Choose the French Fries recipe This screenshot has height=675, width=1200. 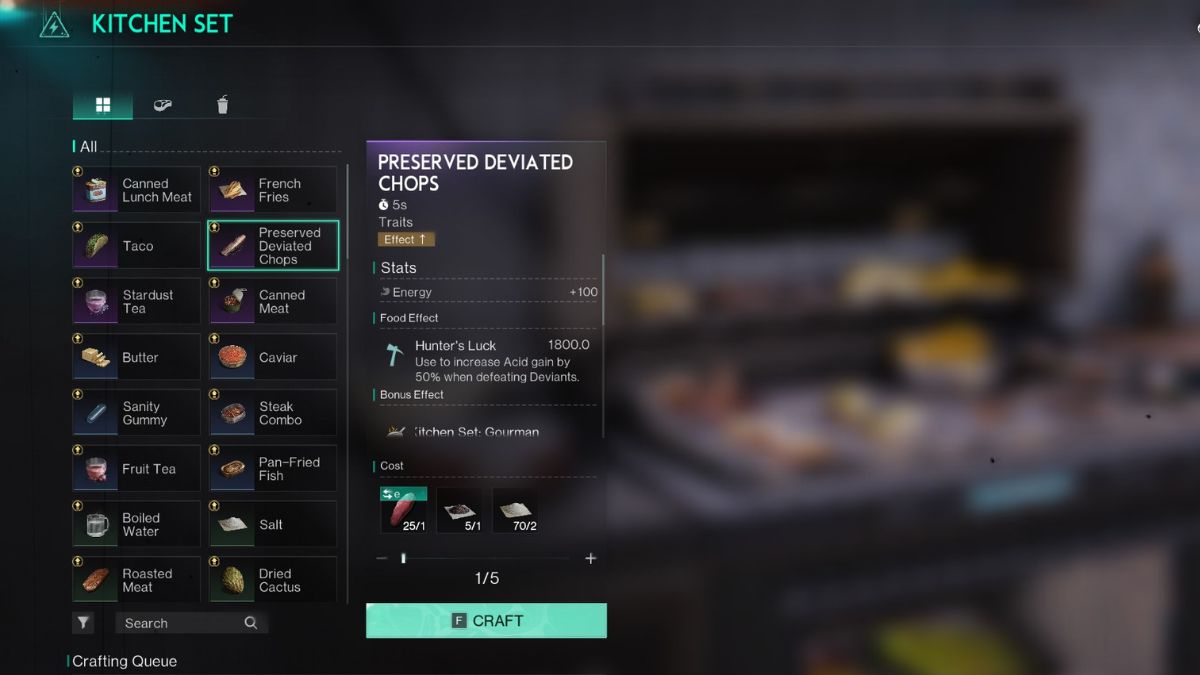pos(273,190)
